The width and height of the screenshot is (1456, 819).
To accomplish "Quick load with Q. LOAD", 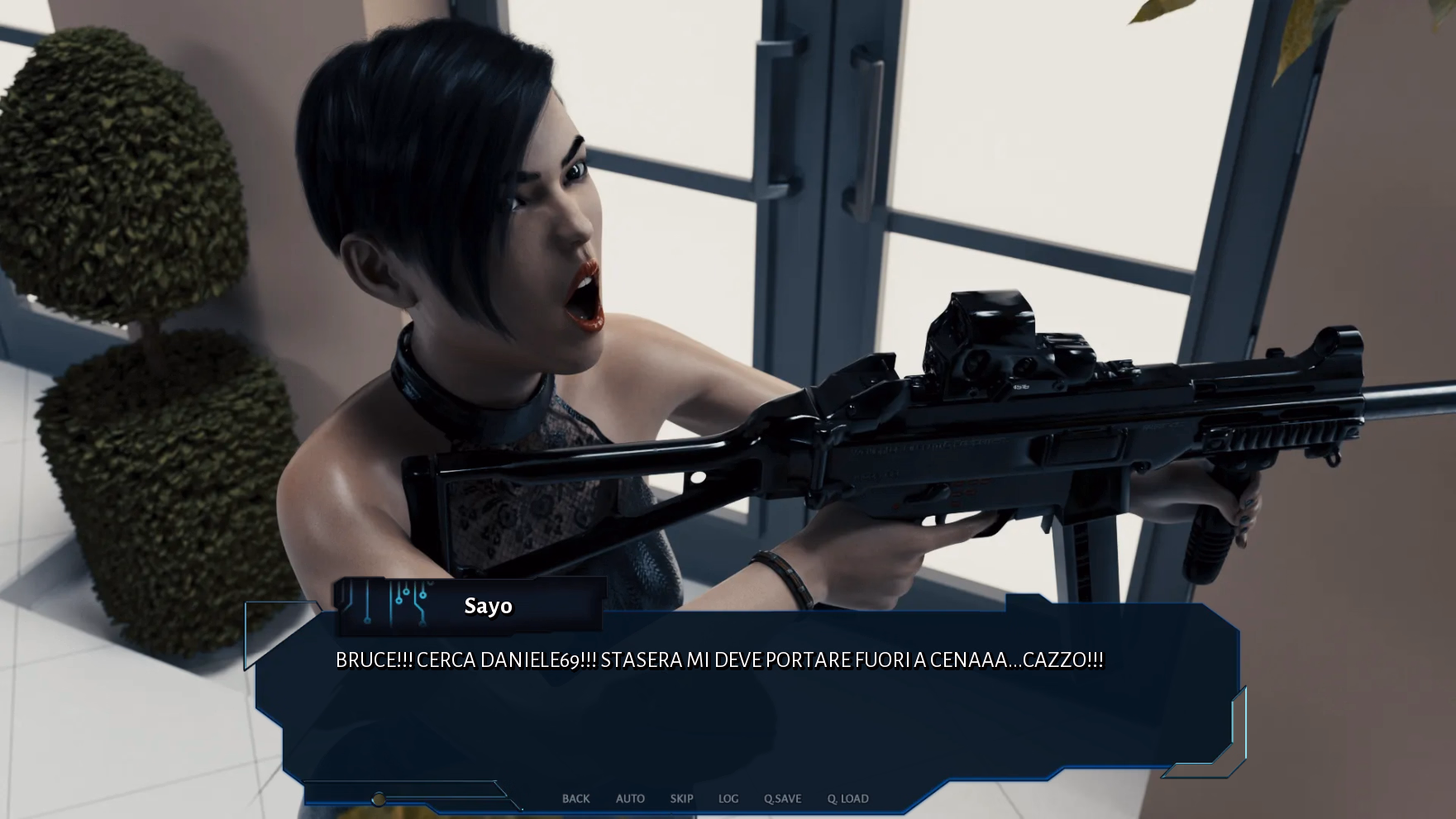I will click(847, 798).
